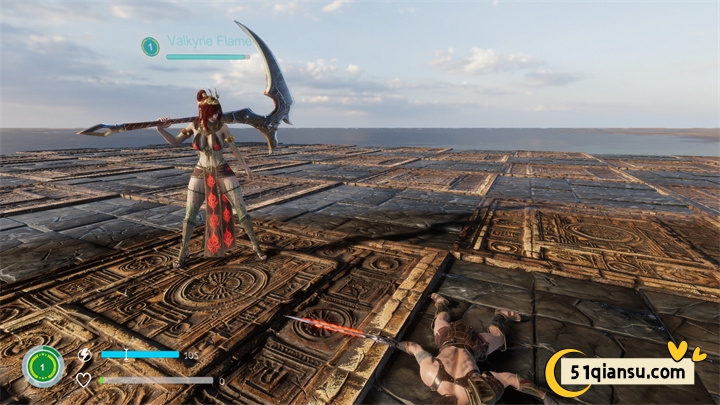Click the green player level badge
This screenshot has width=720, height=405.
point(42,366)
